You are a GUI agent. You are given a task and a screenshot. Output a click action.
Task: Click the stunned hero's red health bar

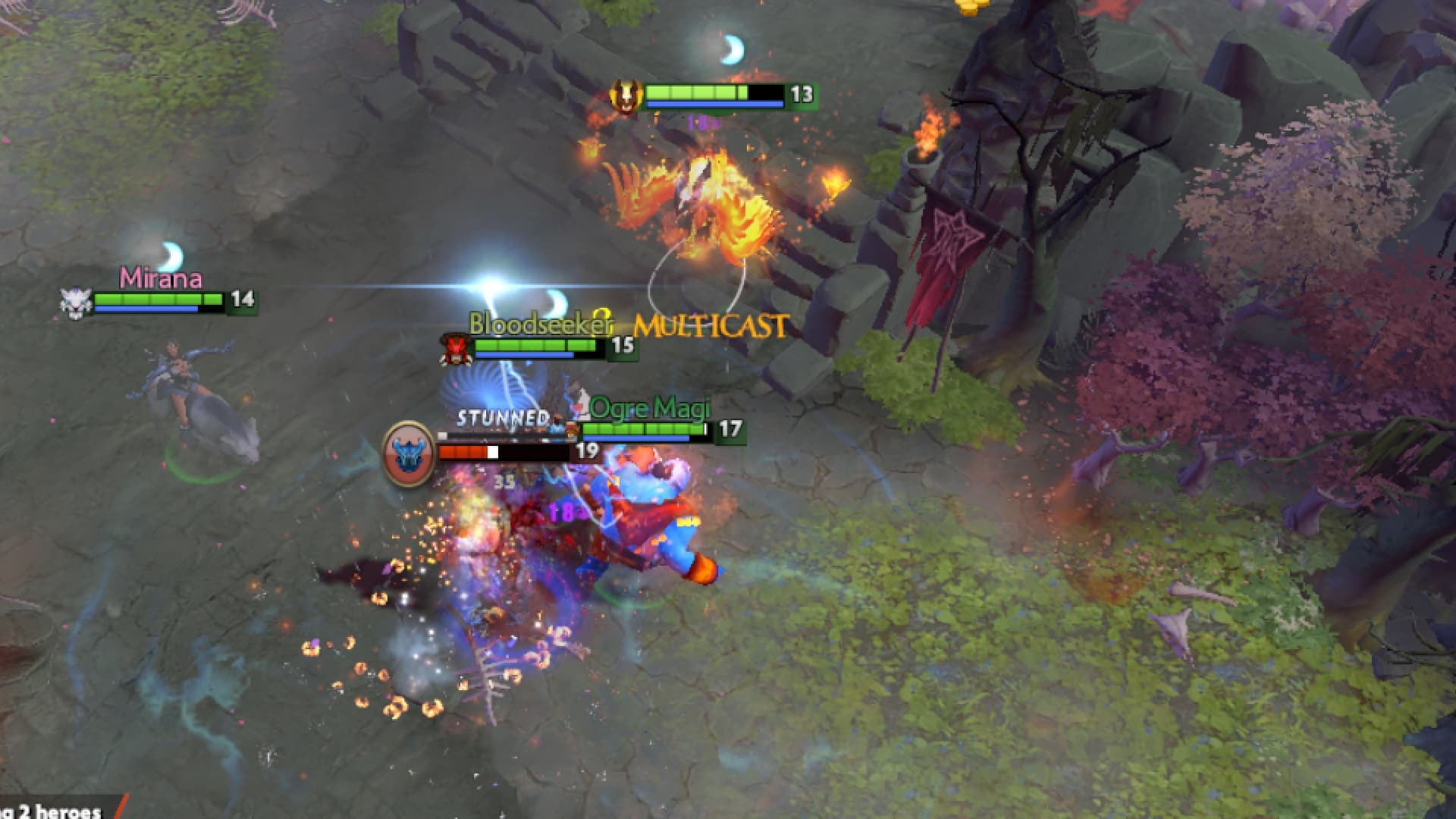click(x=463, y=450)
